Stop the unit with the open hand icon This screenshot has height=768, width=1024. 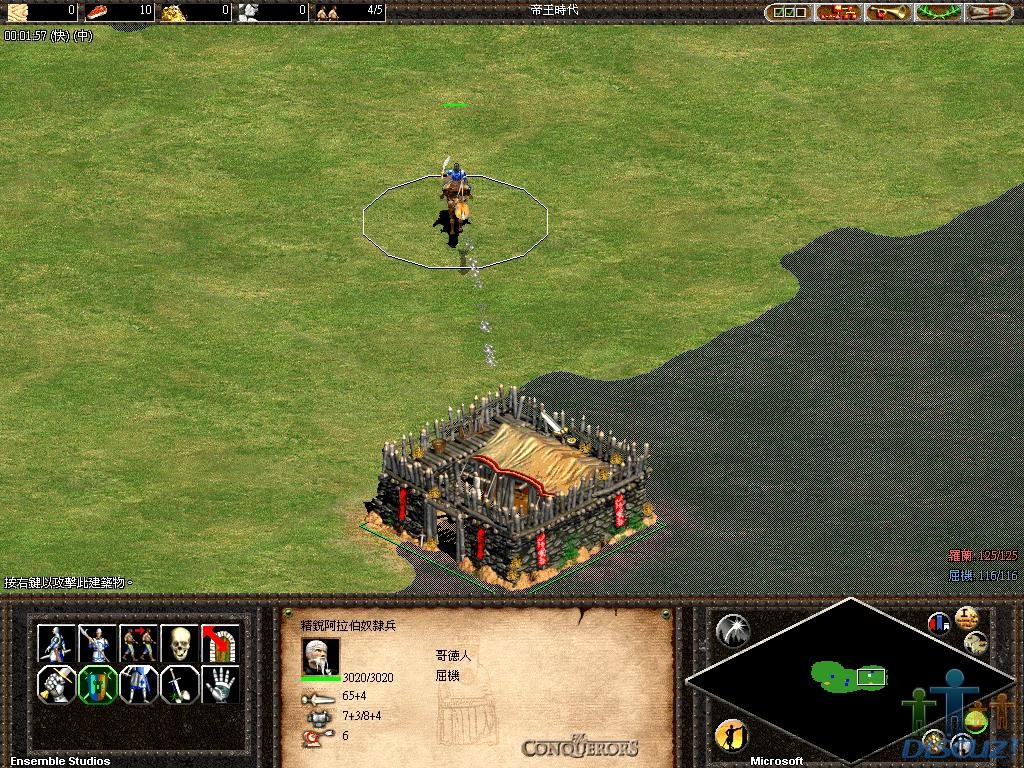click(x=220, y=684)
